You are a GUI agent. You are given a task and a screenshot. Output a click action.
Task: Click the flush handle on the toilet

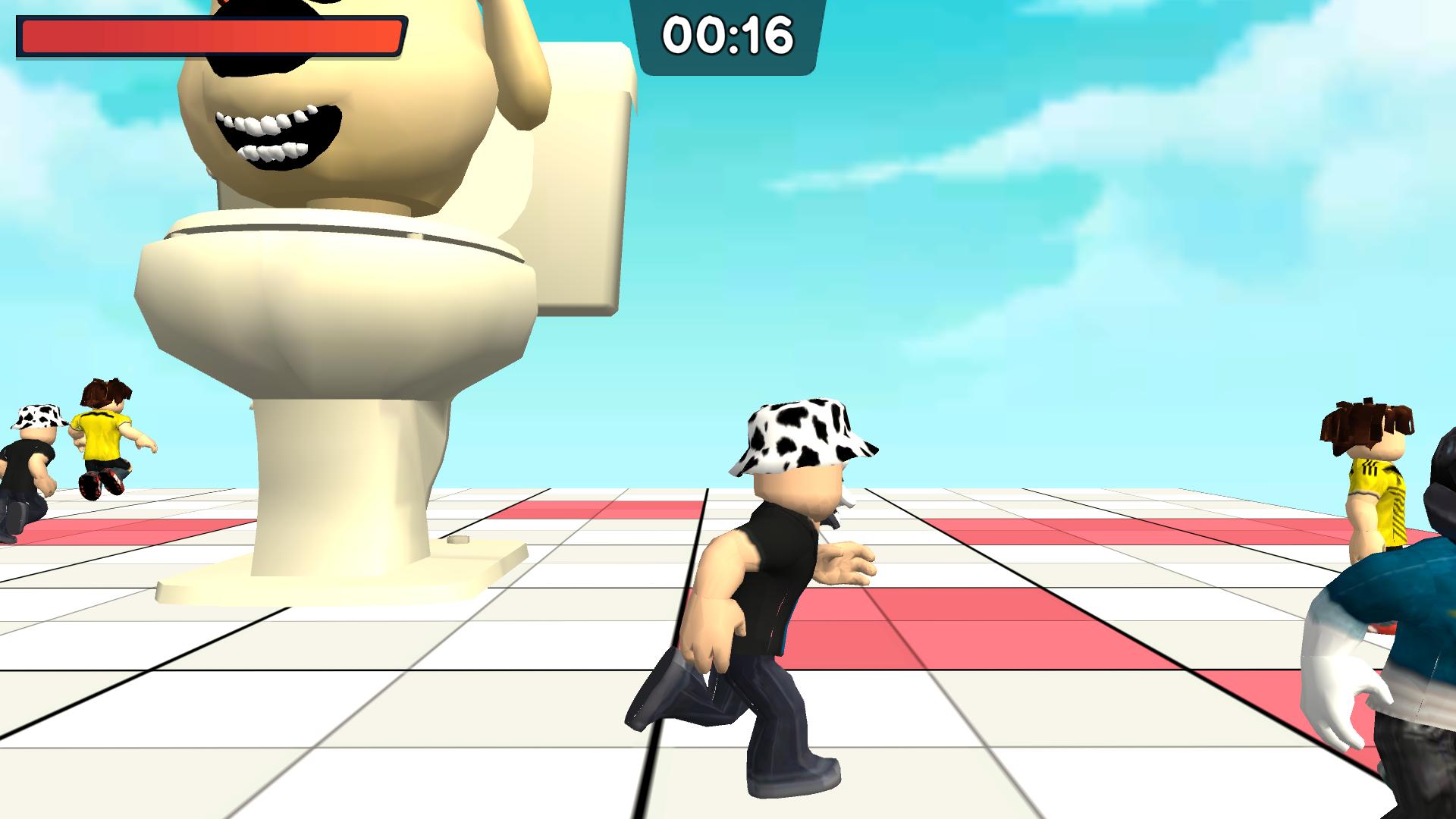coord(457,539)
